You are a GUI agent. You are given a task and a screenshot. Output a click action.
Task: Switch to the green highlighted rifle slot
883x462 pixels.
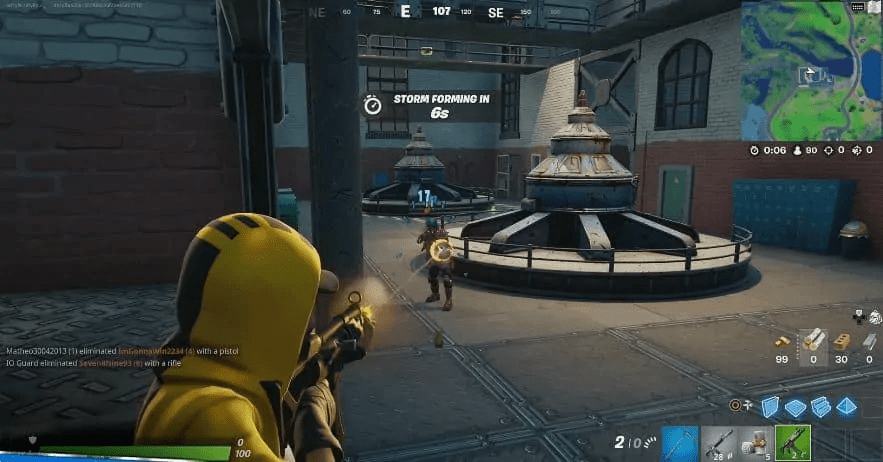(x=791, y=442)
